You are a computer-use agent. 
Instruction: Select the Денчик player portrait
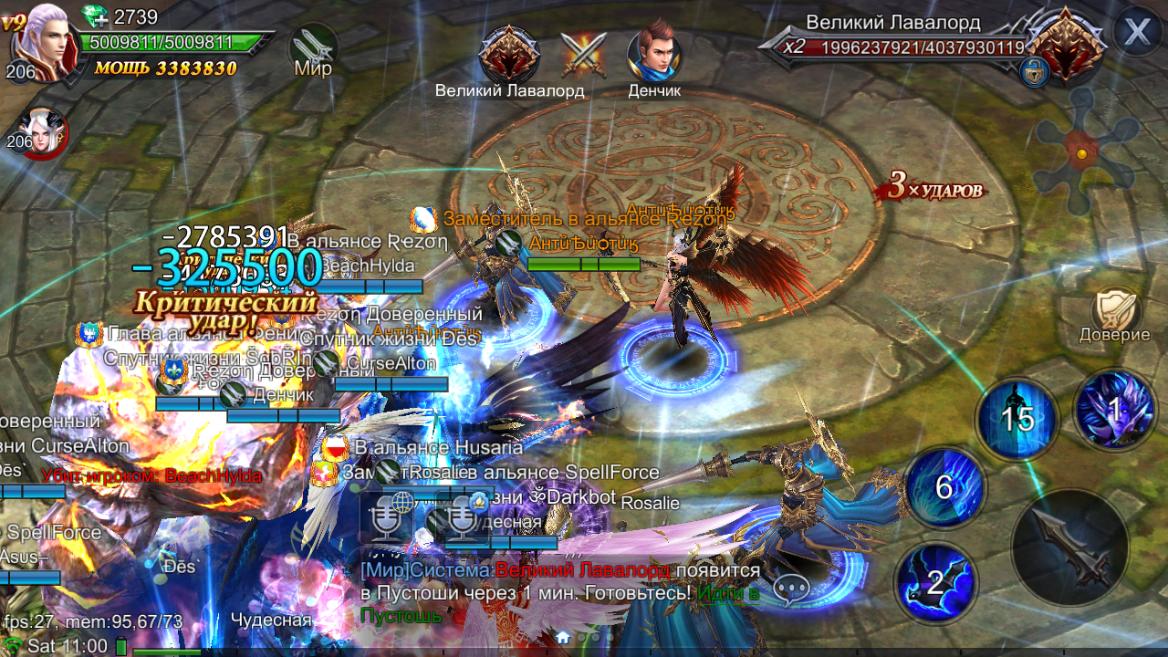(654, 54)
